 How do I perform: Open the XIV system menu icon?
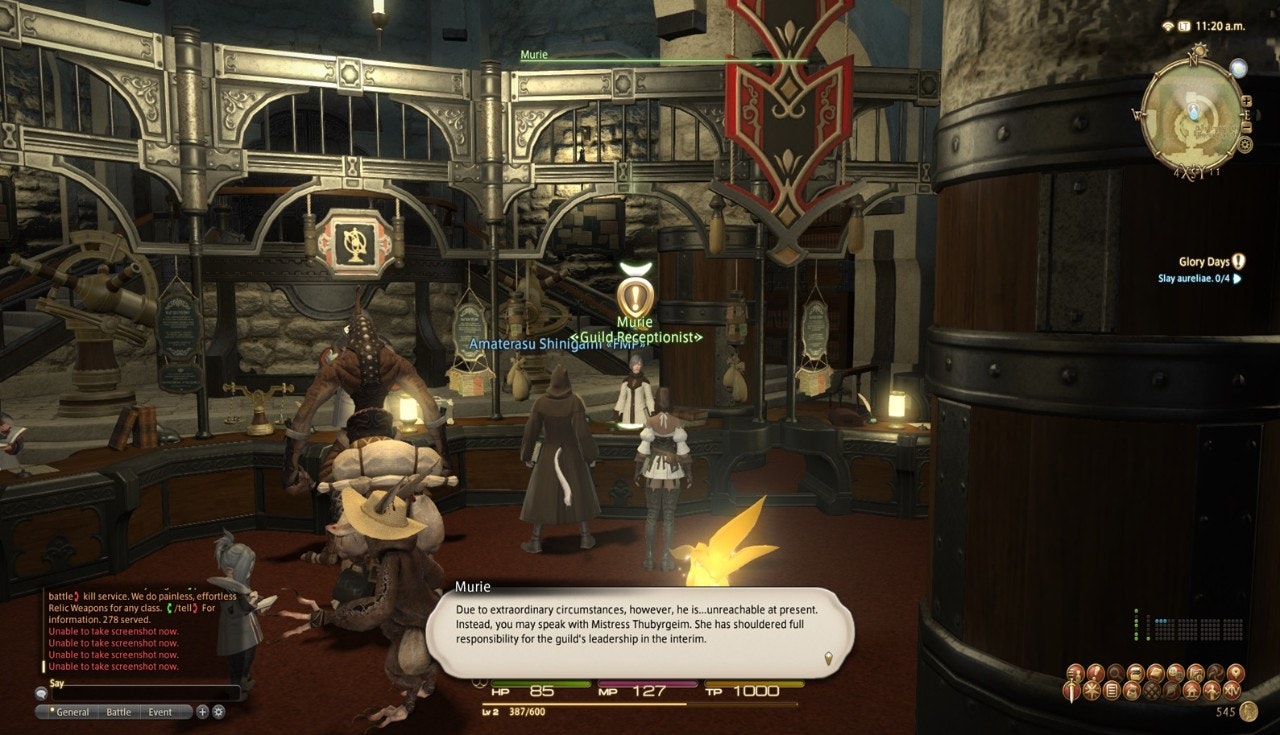1233,691
